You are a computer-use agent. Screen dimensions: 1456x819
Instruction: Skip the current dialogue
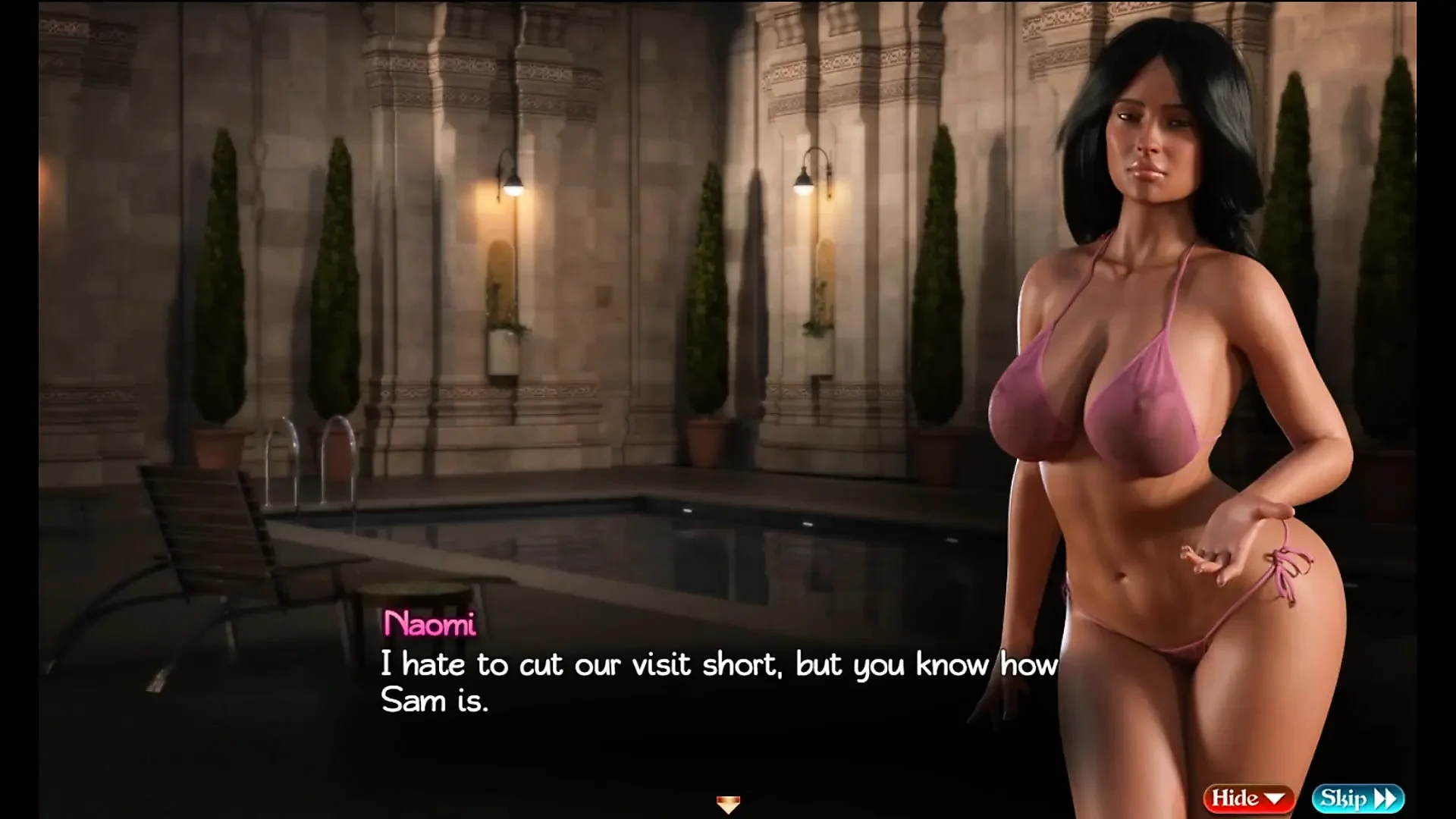1357,798
